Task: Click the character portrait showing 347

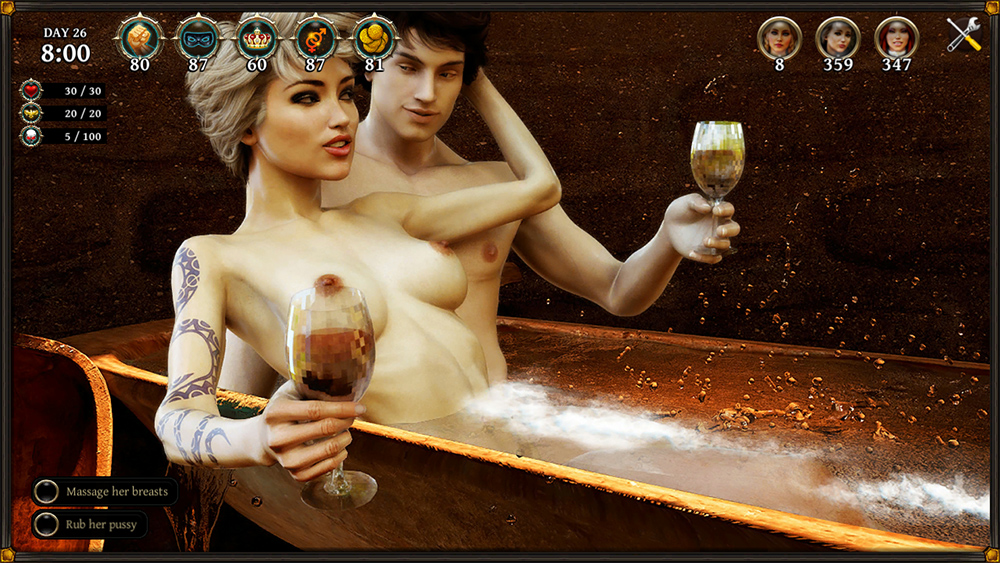Action: pyautogui.click(x=896, y=38)
